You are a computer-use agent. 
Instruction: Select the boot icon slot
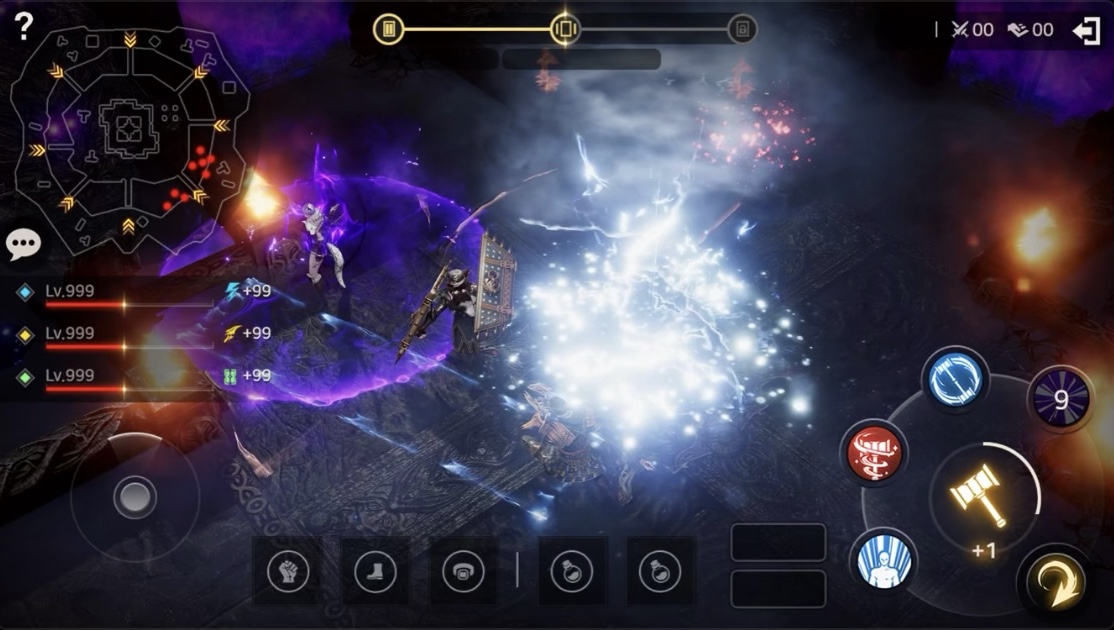(375, 571)
